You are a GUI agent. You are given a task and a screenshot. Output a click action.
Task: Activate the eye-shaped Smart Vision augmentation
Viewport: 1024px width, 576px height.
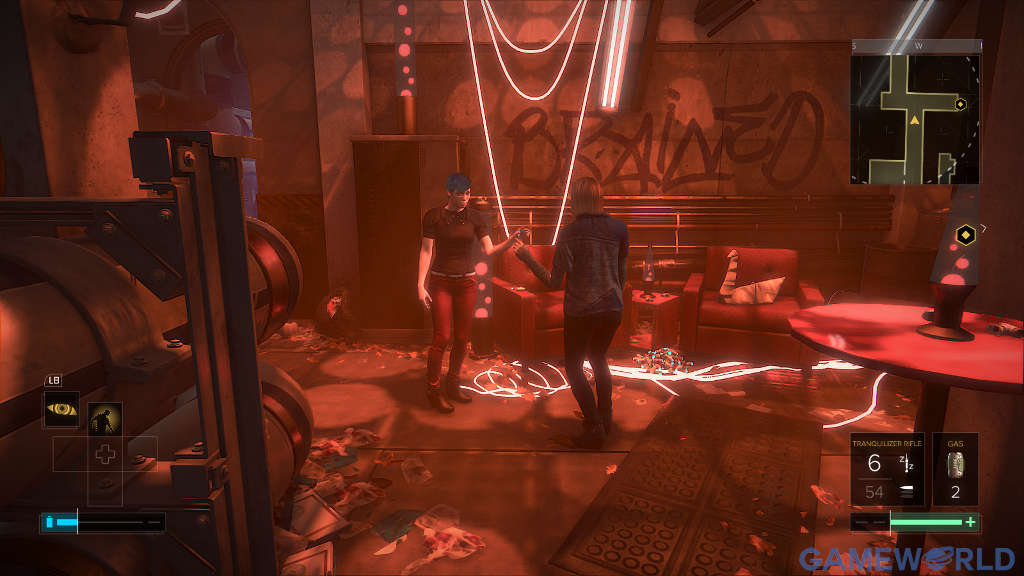(61, 410)
